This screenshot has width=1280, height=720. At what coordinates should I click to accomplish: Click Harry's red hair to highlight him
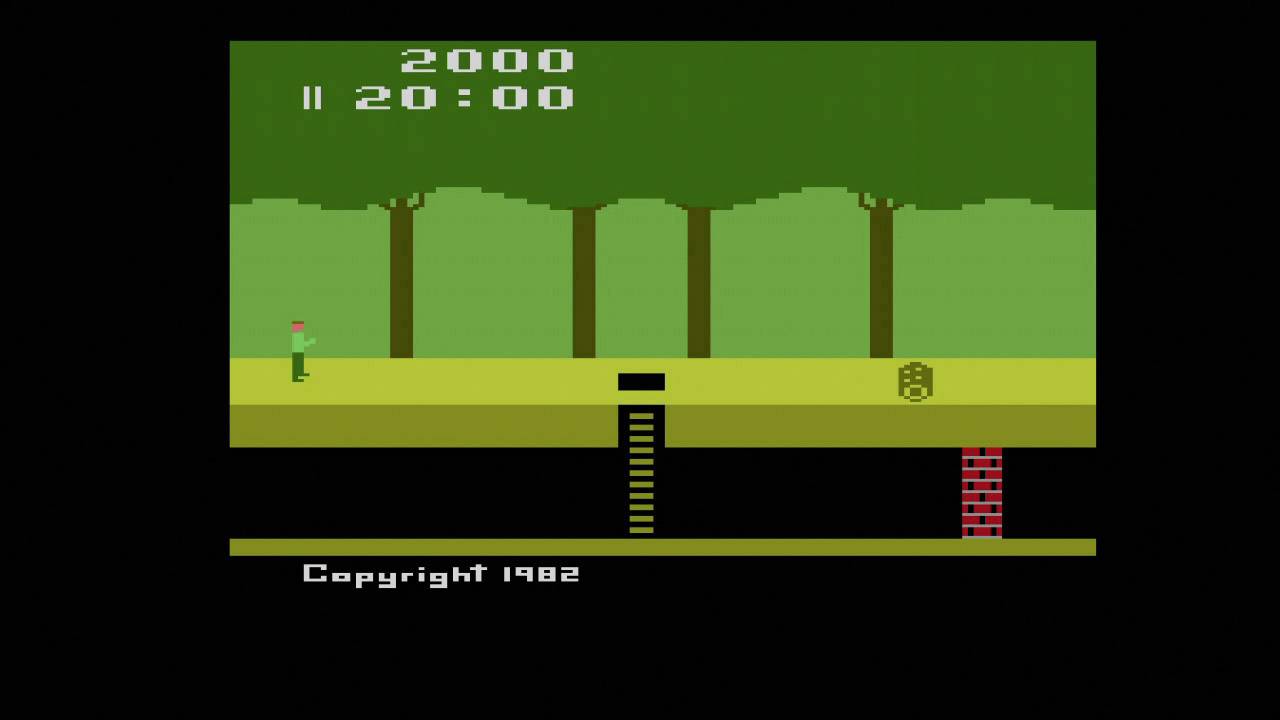click(x=298, y=324)
